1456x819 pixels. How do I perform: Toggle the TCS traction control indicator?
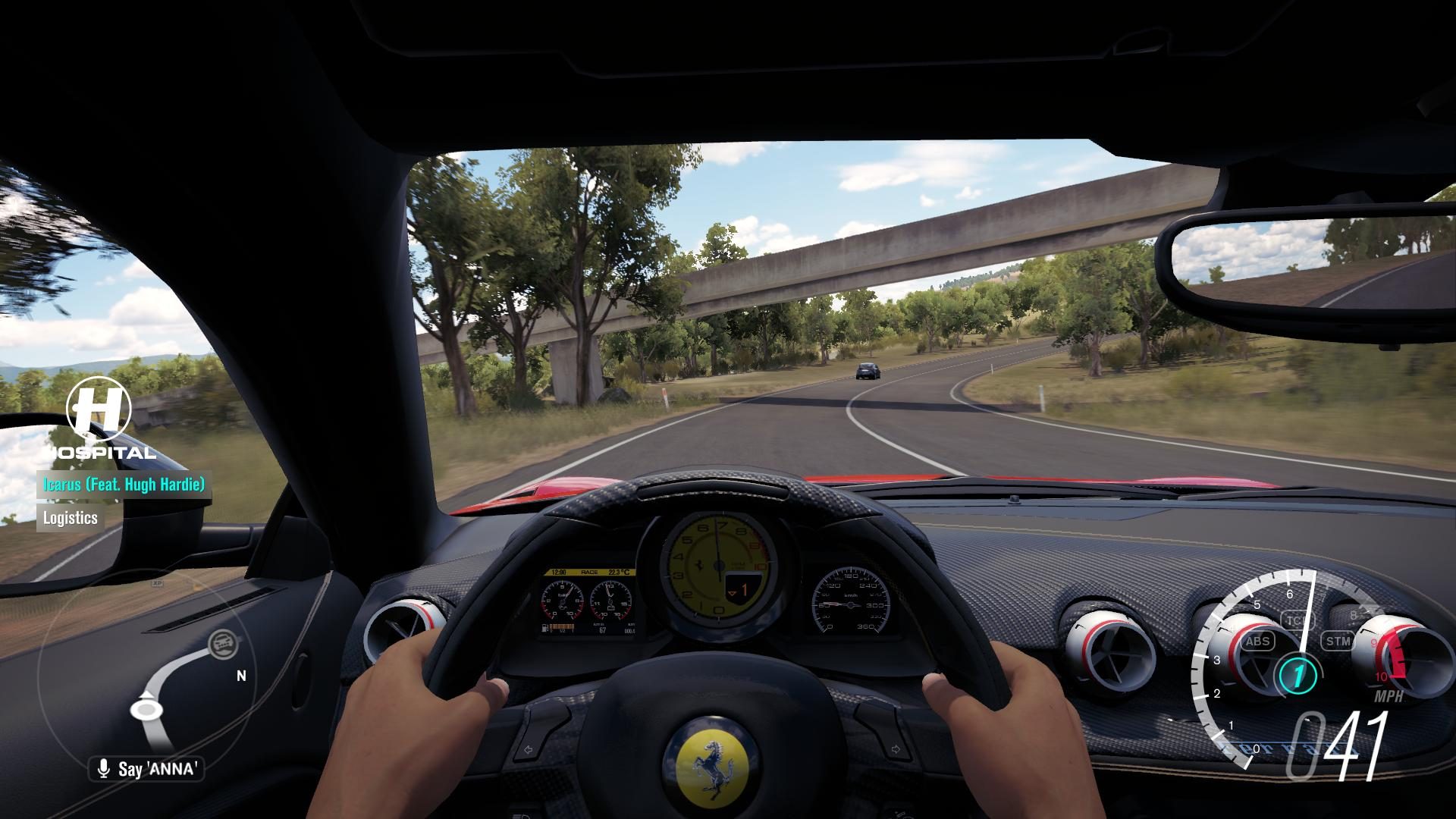pos(1299,620)
